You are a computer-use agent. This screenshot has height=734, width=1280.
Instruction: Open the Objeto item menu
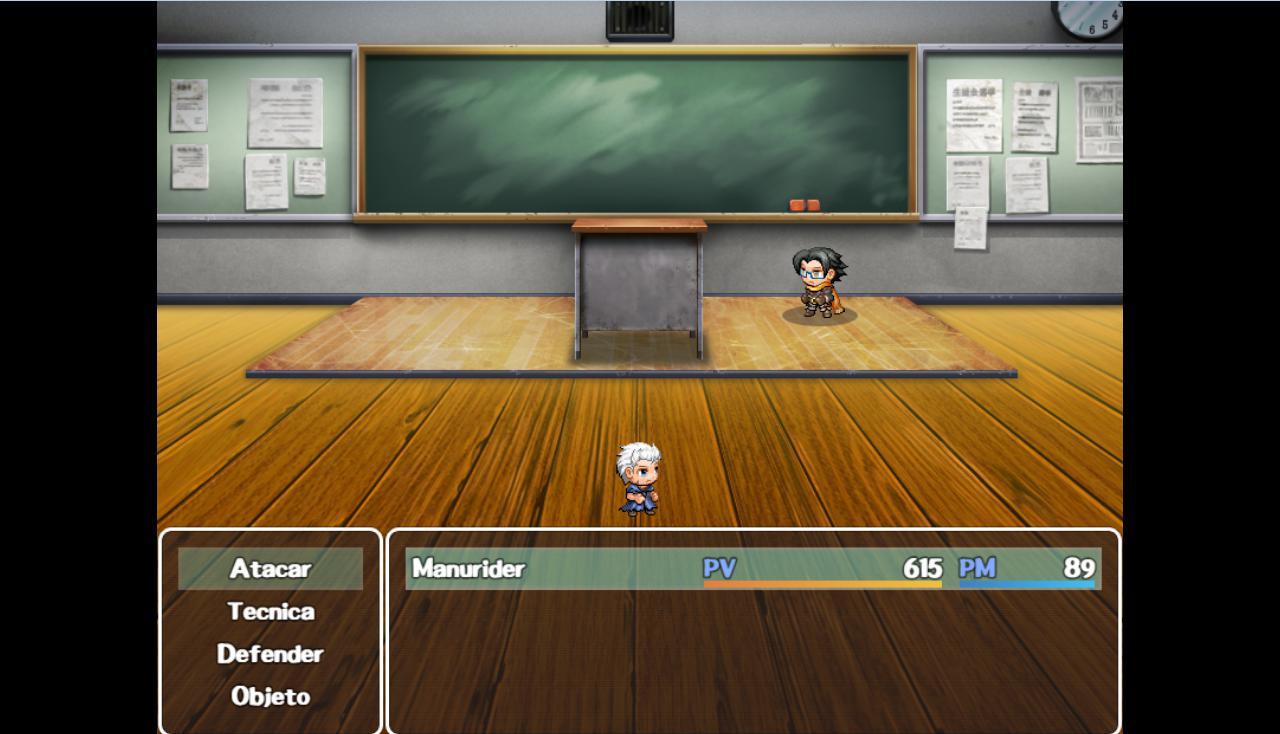(270, 696)
